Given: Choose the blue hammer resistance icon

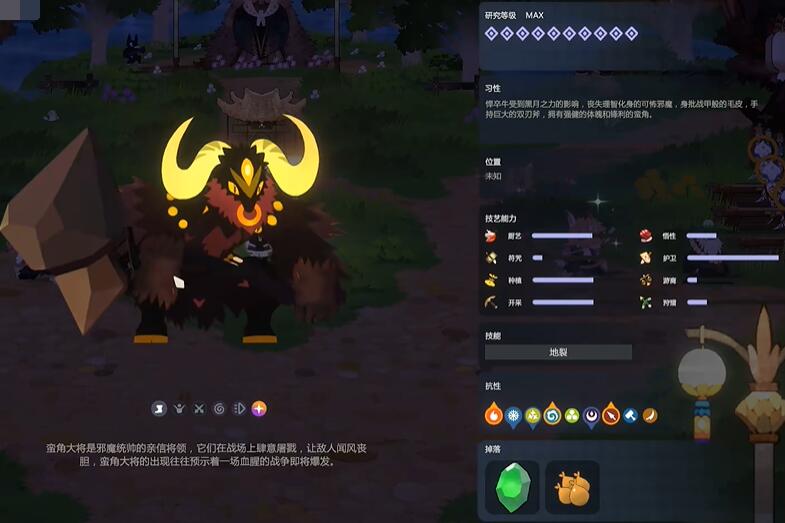Looking at the screenshot, I should tap(630, 415).
